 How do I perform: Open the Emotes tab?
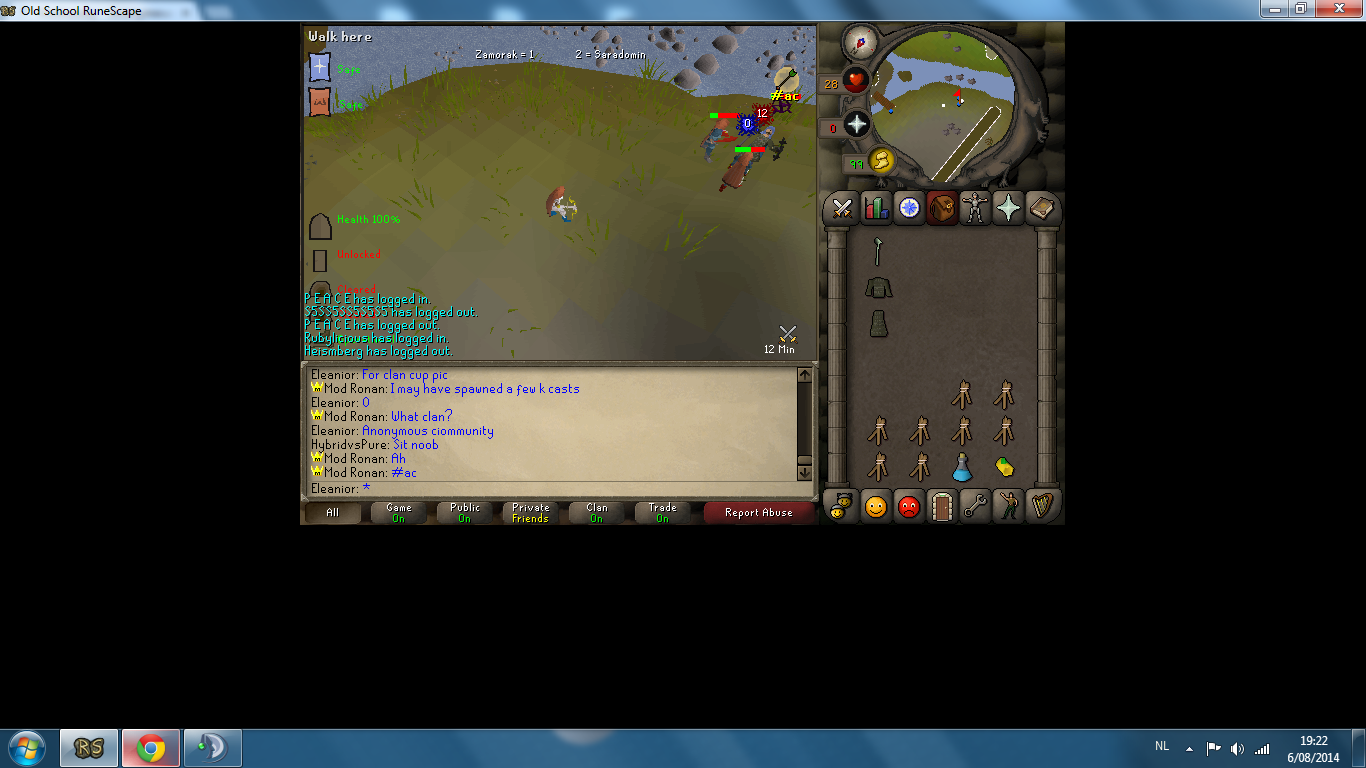coord(1008,507)
